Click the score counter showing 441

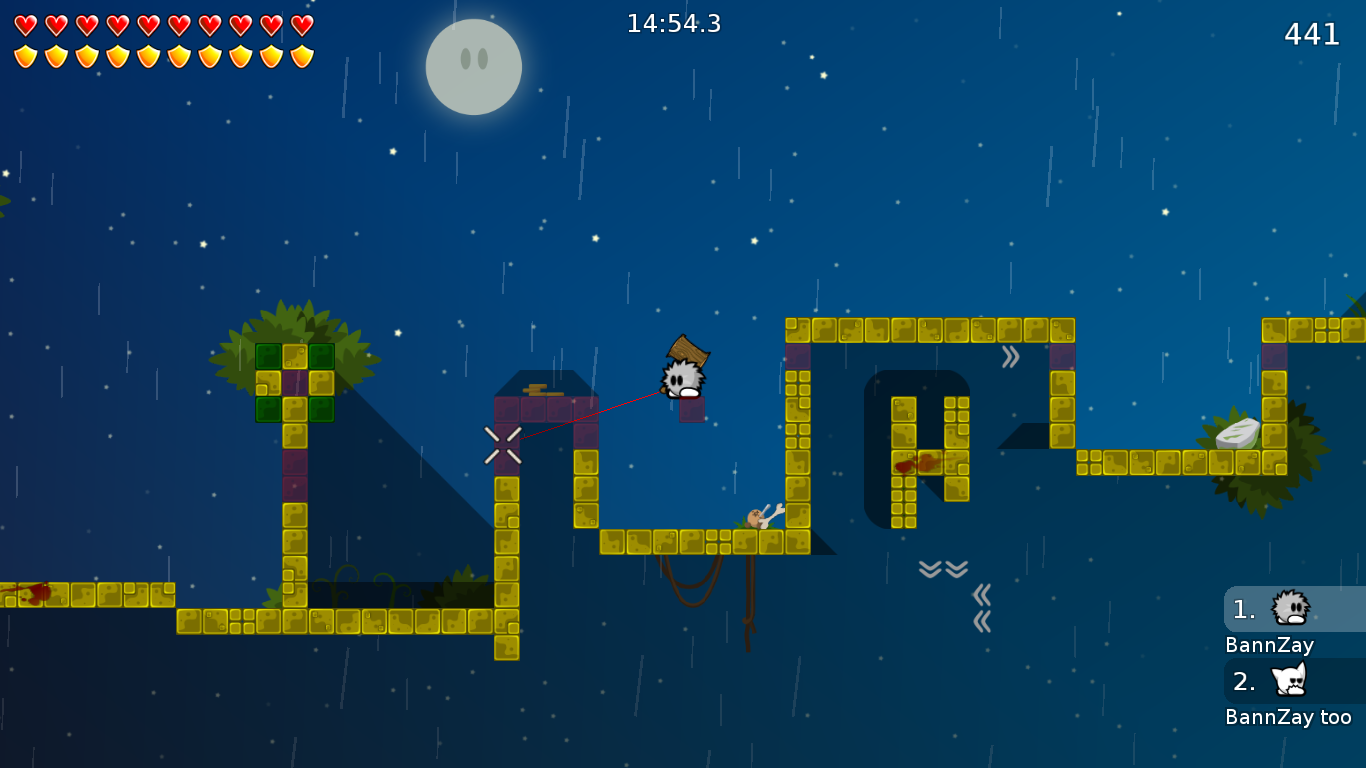point(1312,35)
